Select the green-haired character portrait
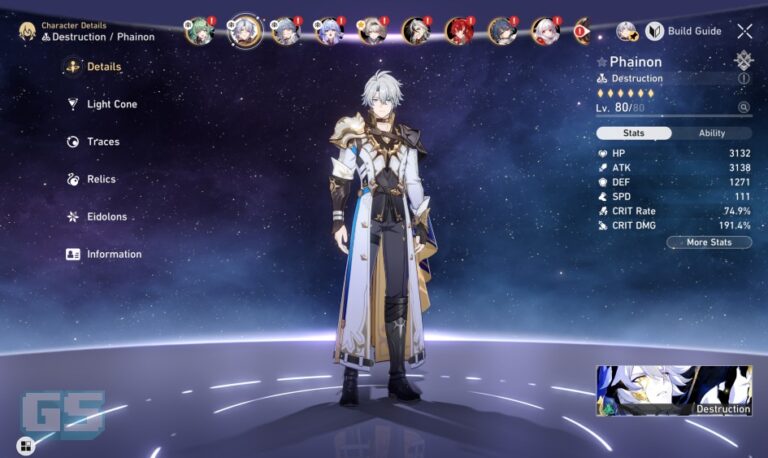Screen dimensions: 768x458 [200, 31]
